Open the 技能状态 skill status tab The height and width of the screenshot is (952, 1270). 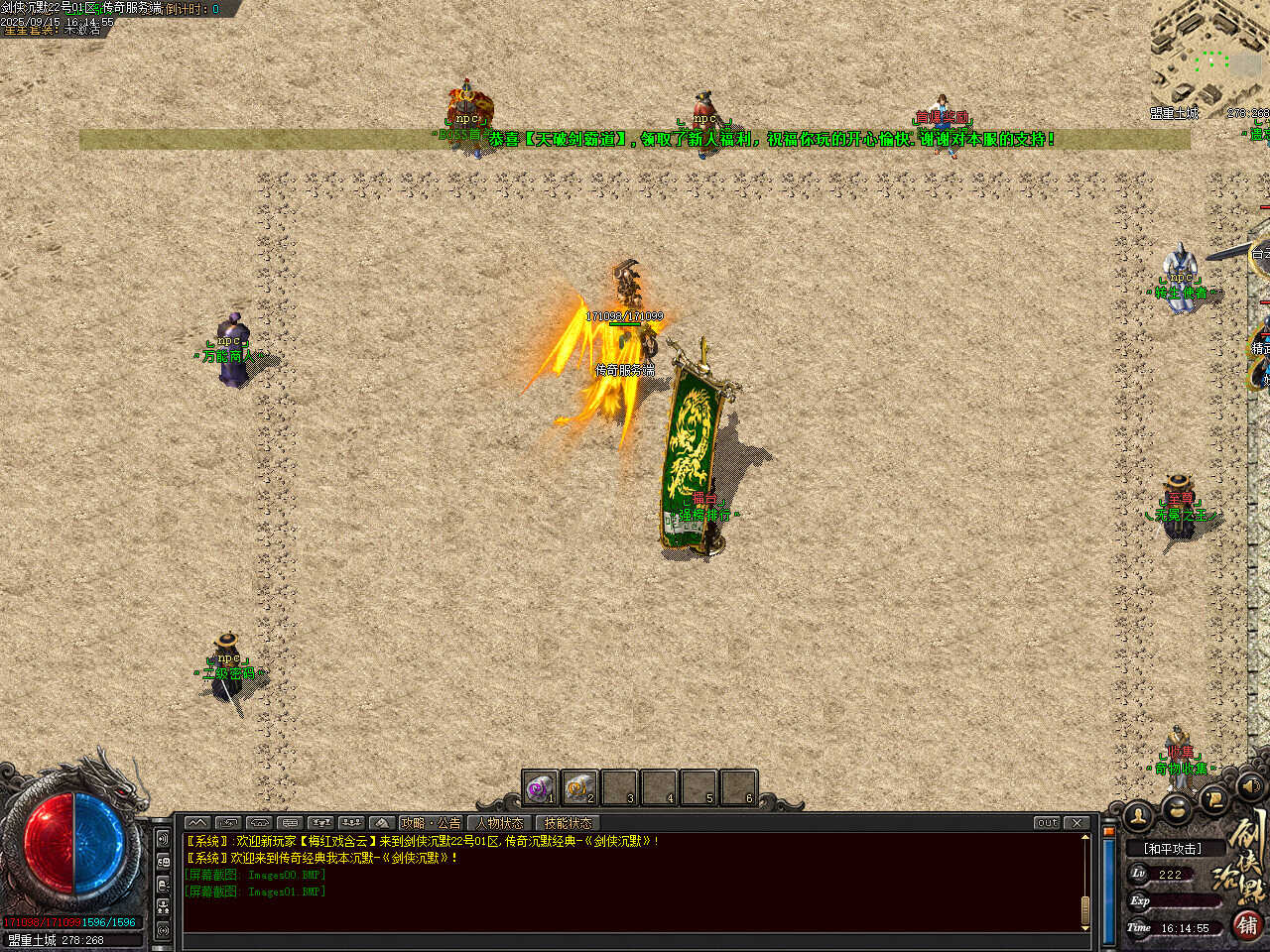568,823
